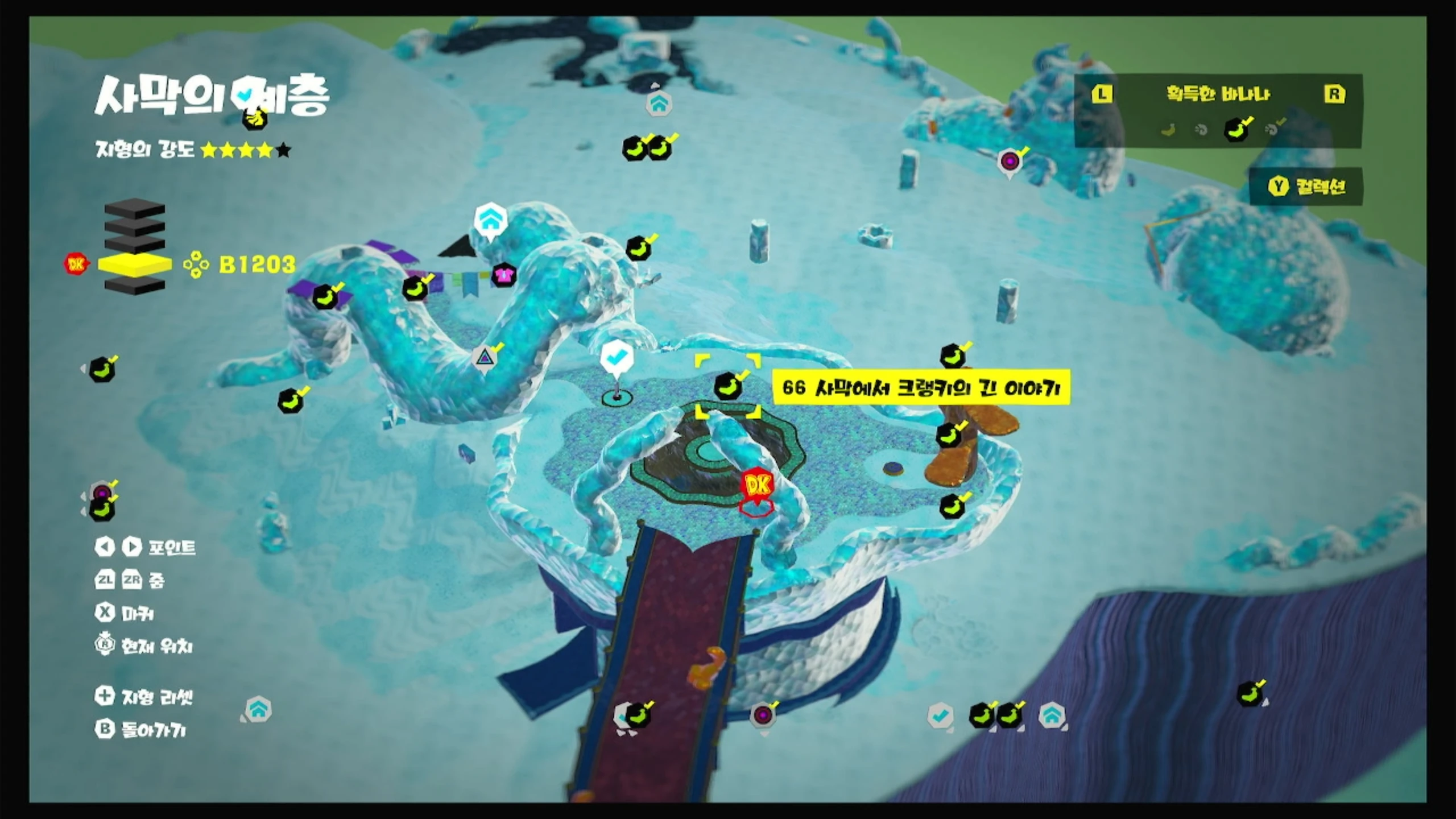The image size is (1456, 819).
Task: Open the pink shirt style shop marker
Action: tap(503, 275)
